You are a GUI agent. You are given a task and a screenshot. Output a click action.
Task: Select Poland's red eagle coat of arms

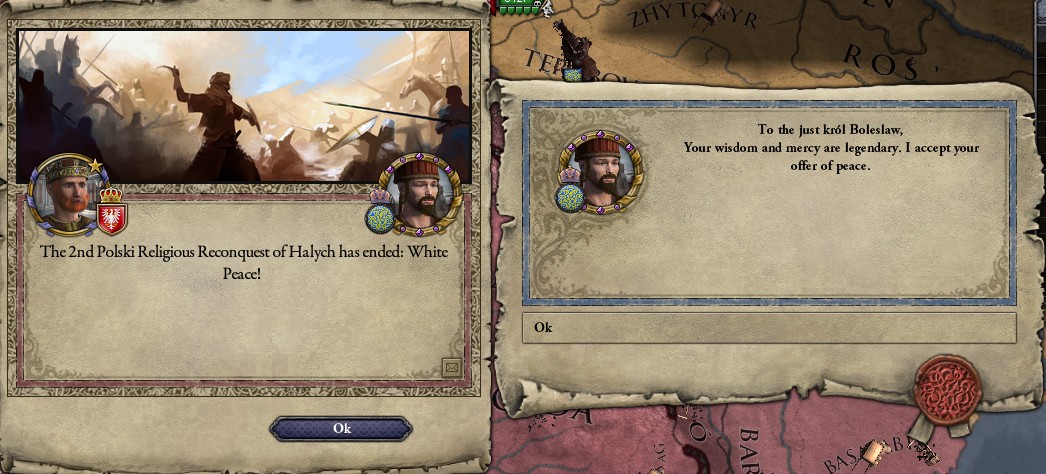[111, 216]
